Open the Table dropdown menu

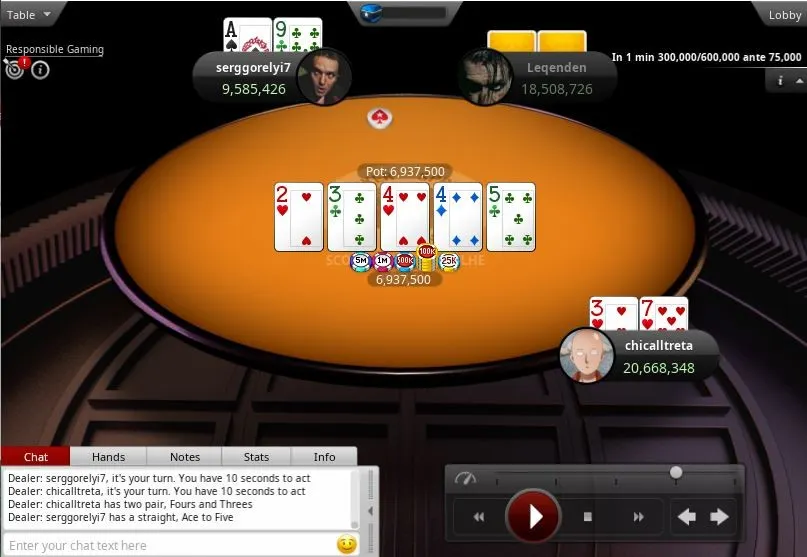pos(30,14)
